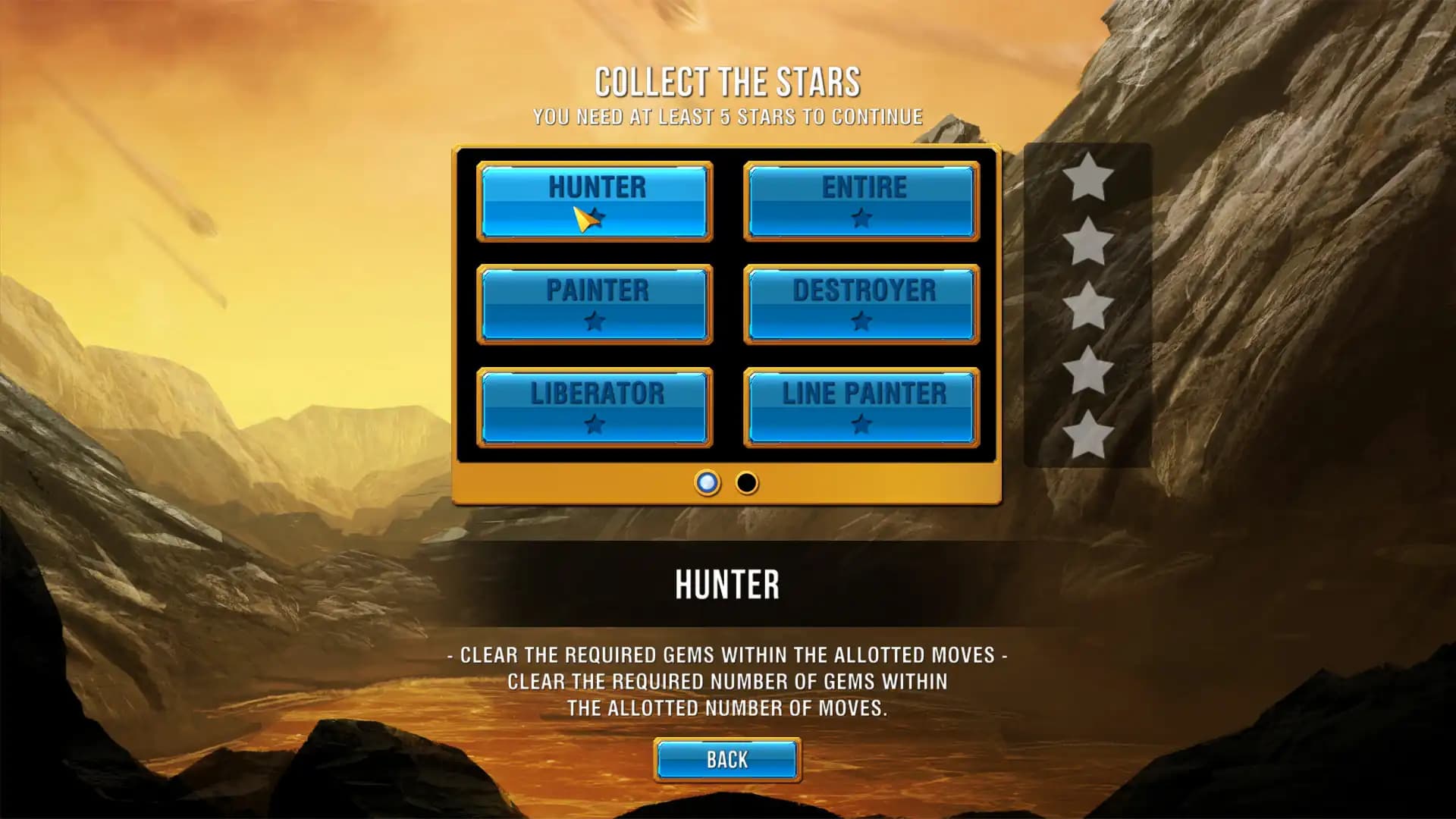Click the topmost gray star
1456x819 pixels.
1087,180
